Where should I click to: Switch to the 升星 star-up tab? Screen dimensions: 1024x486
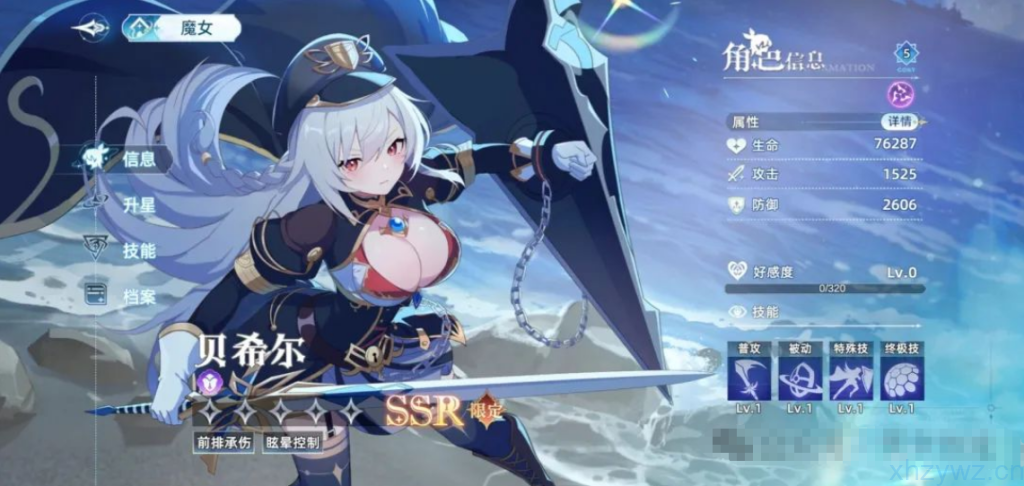point(138,205)
